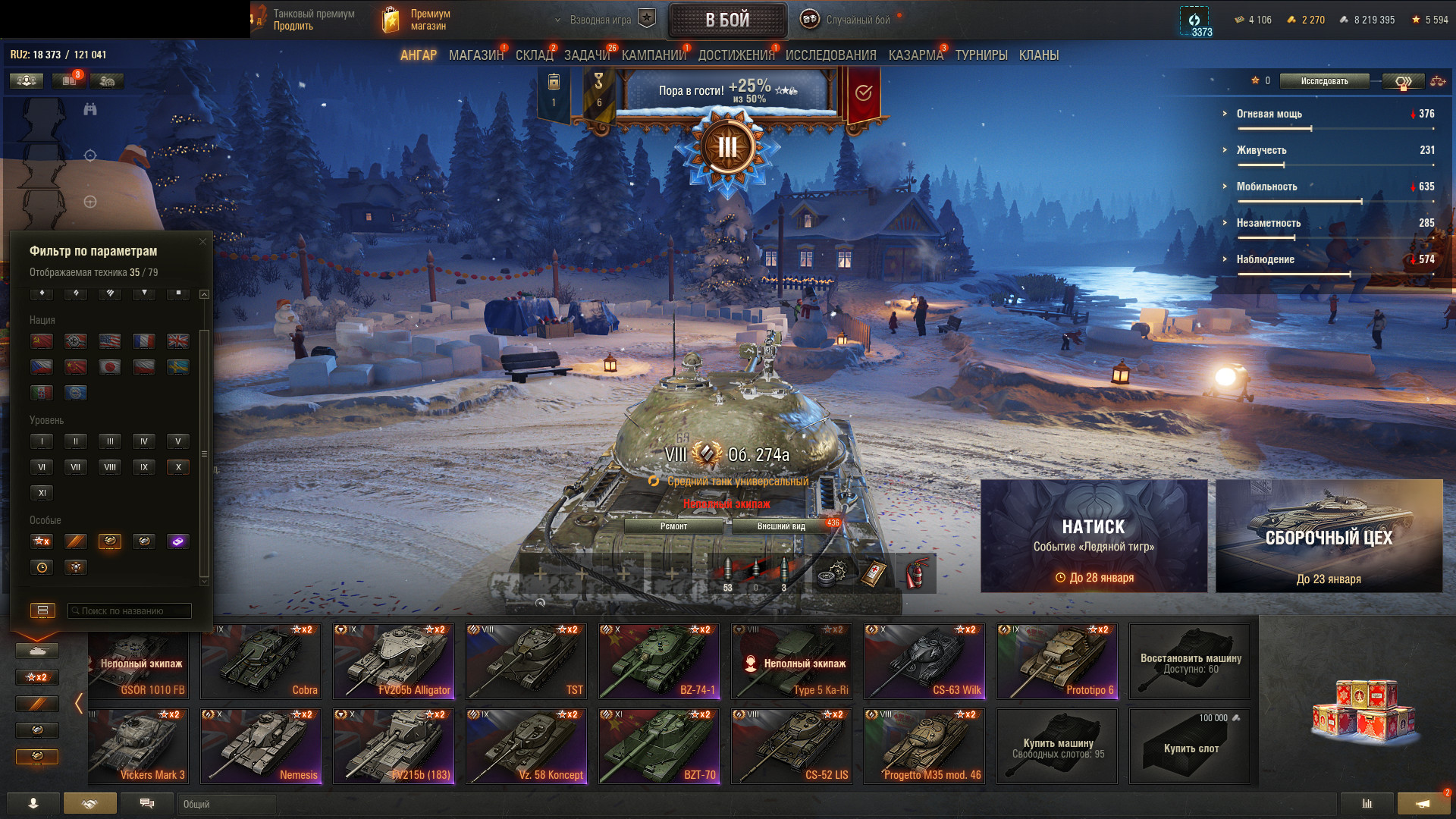Filter vehicles by tier X
Image resolution: width=1456 pixels, height=819 pixels.
178,467
